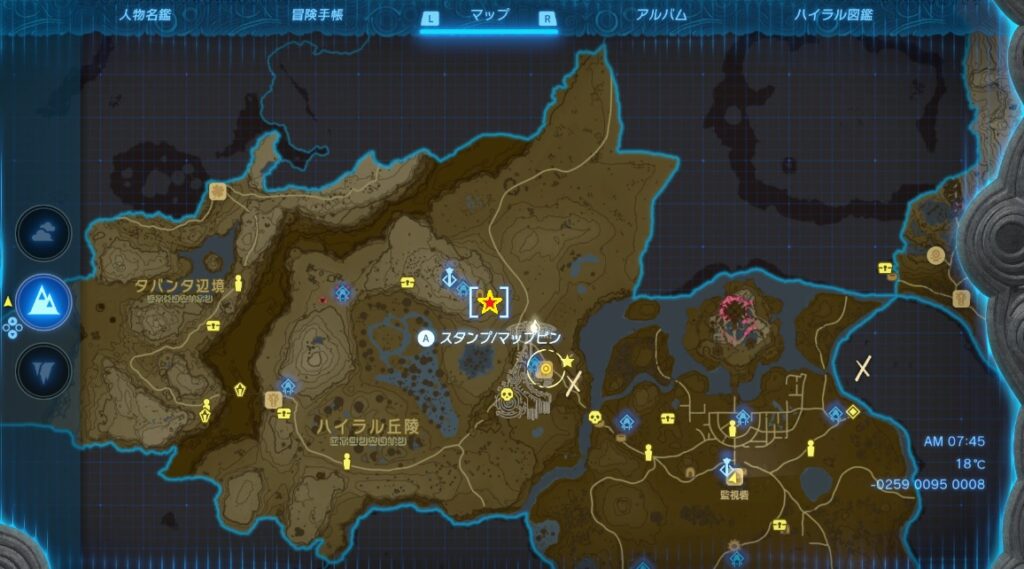Select the tower icon above the 監視砦 label
This screenshot has height=569, width=1024.
point(727,468)
